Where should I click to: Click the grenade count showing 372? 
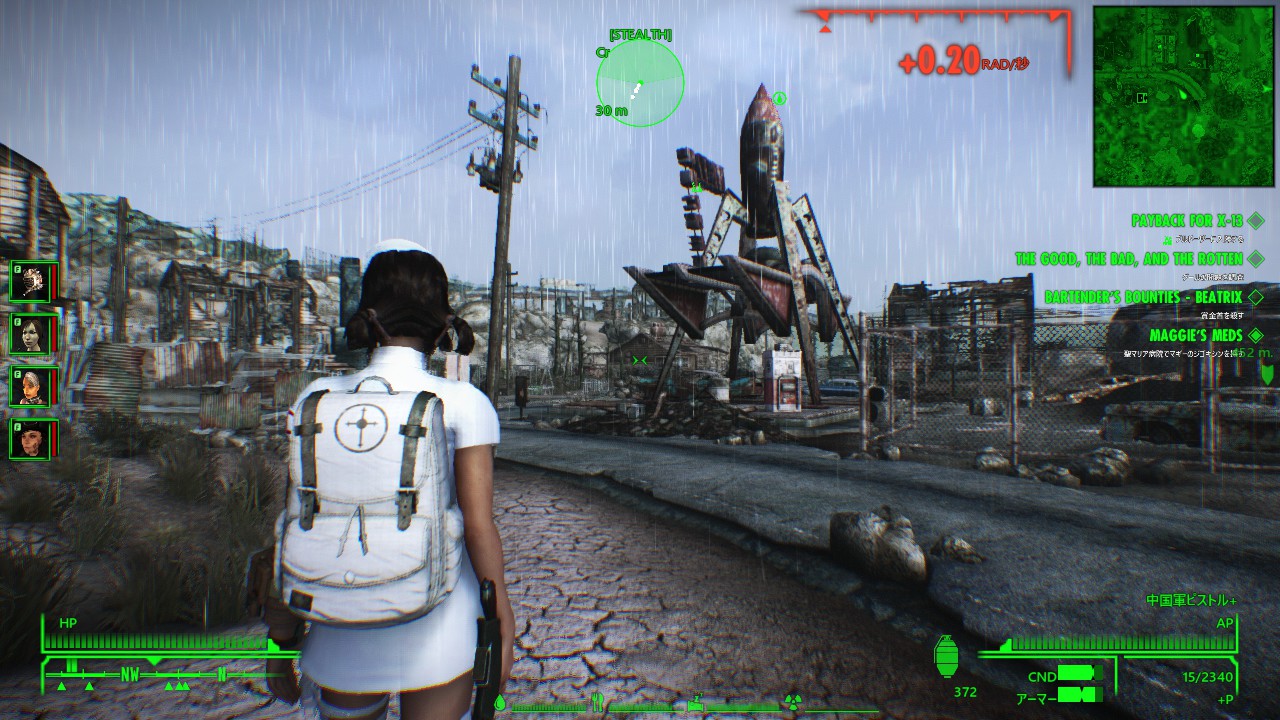(x=964, y=692)
